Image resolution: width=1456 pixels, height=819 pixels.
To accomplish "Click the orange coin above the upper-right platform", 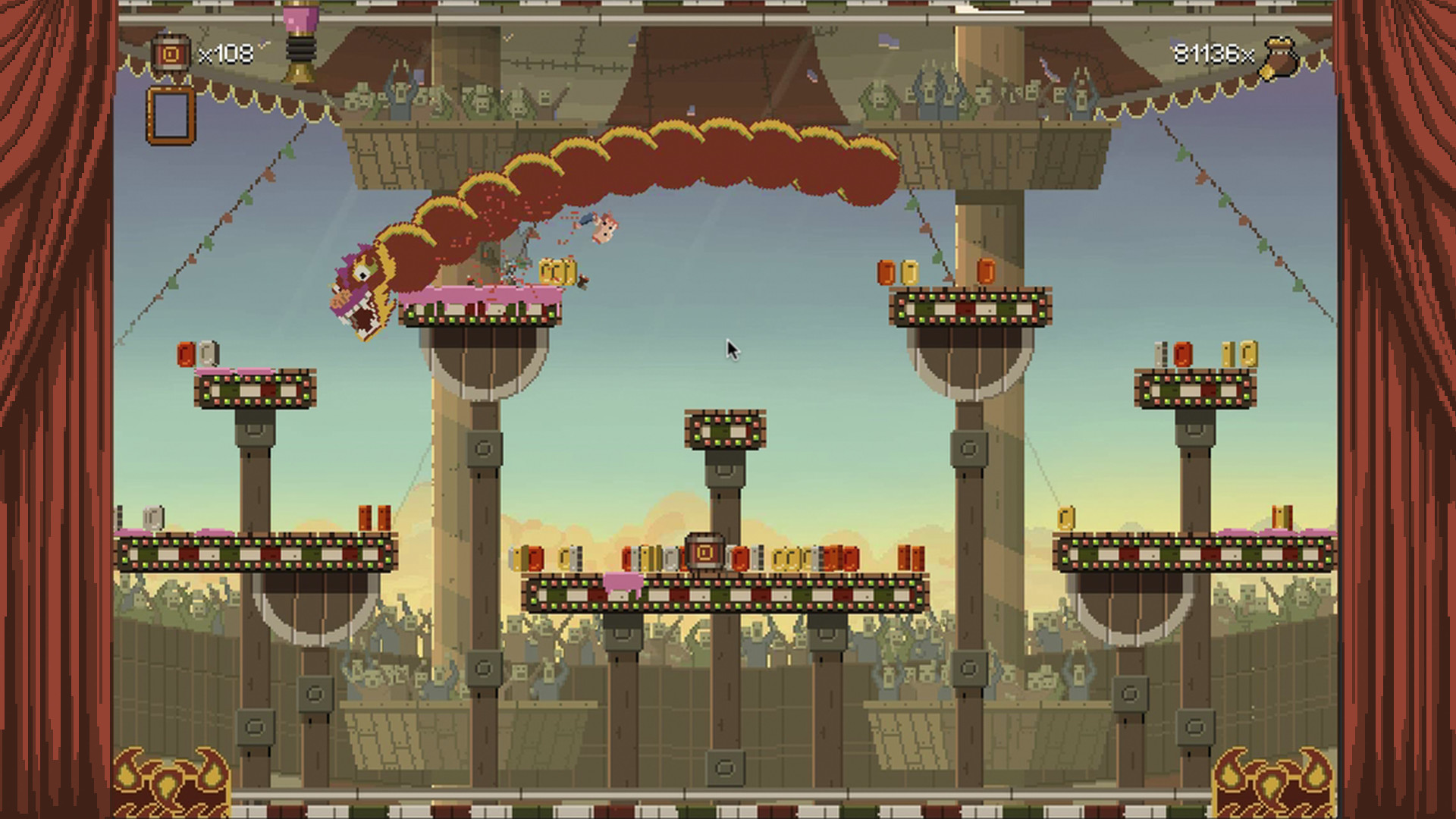I will [x=987, y=271].
